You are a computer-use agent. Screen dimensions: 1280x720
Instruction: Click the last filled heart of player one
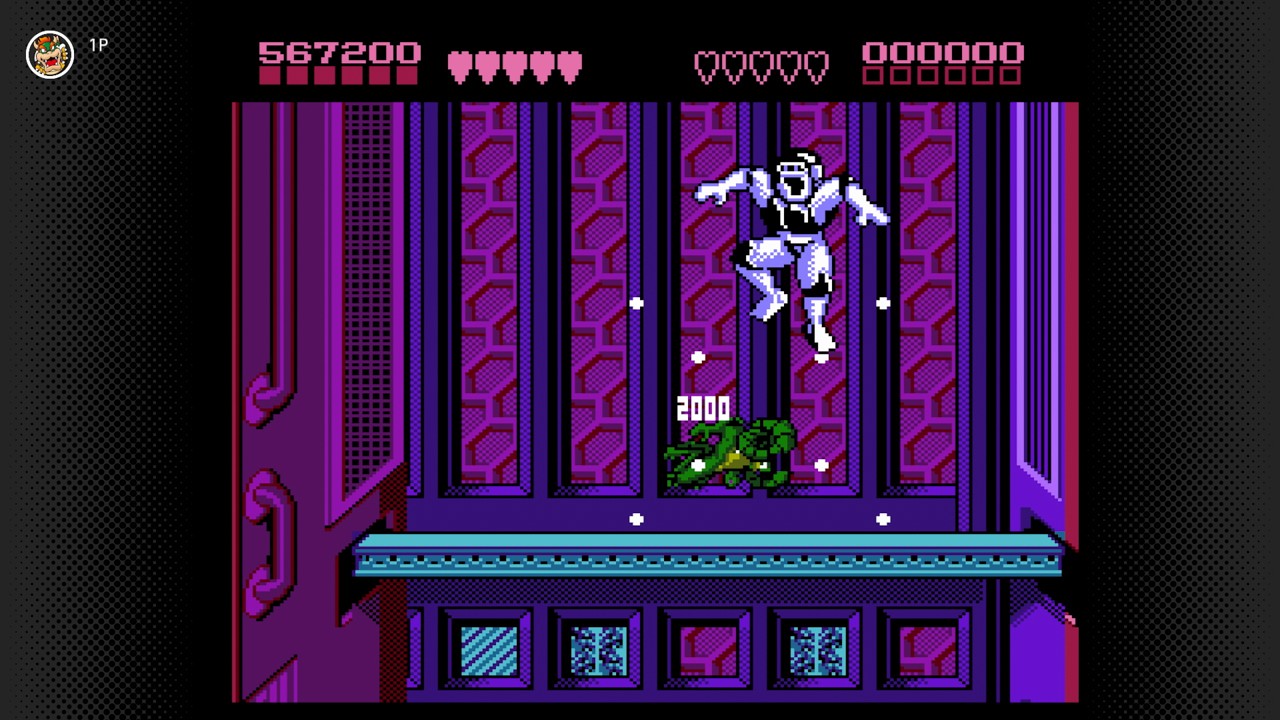tap(569, 66)
